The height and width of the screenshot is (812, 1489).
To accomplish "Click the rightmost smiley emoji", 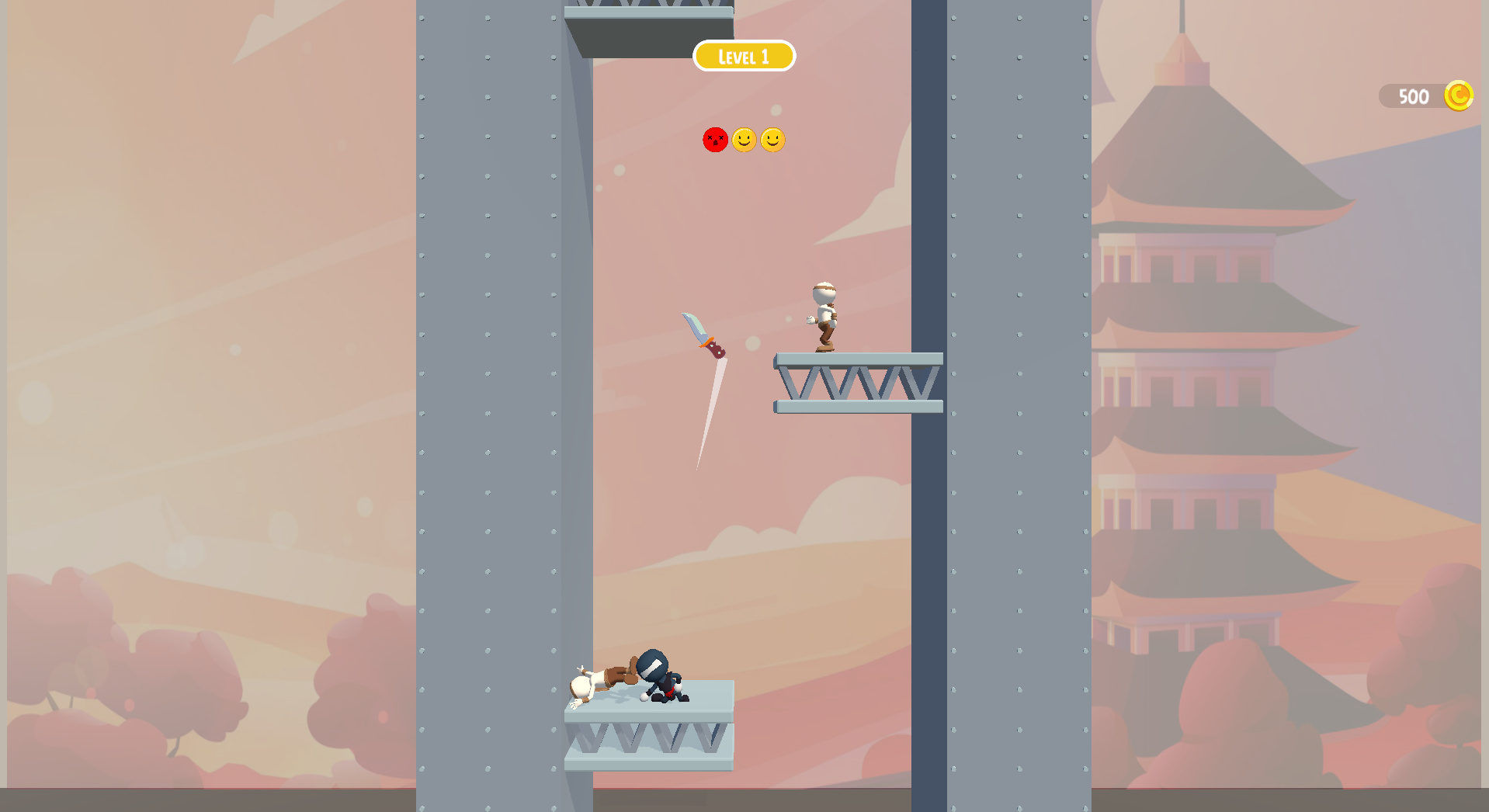I will (x=772, y=141).
